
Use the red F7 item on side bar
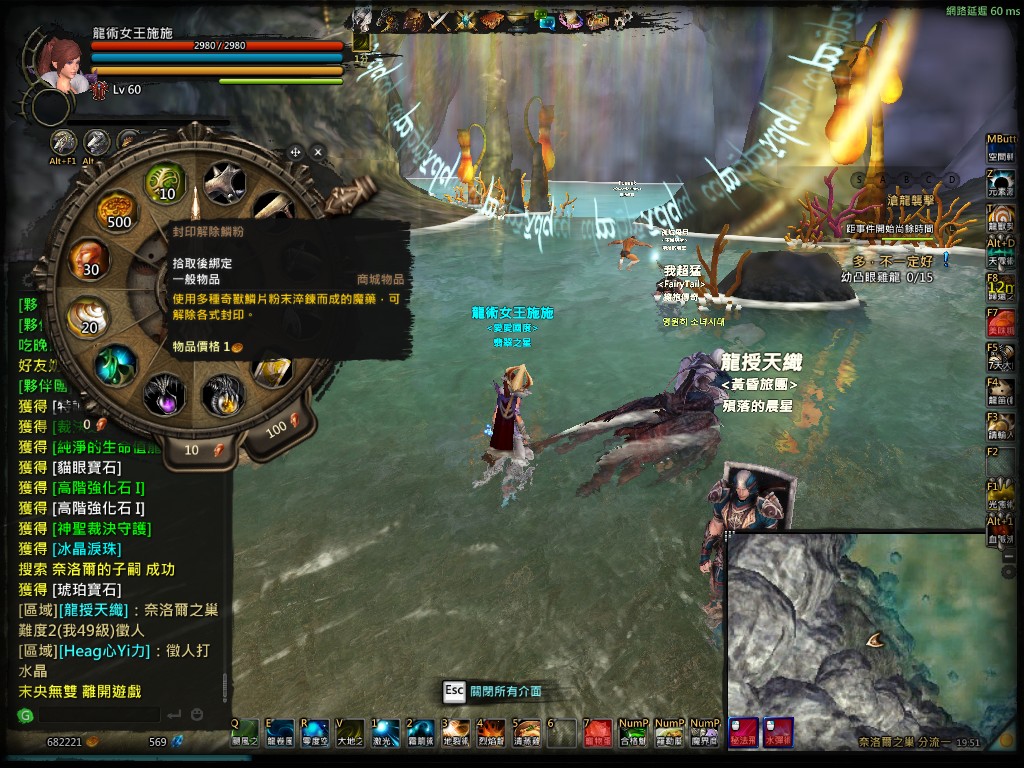tap(1000, 323)
